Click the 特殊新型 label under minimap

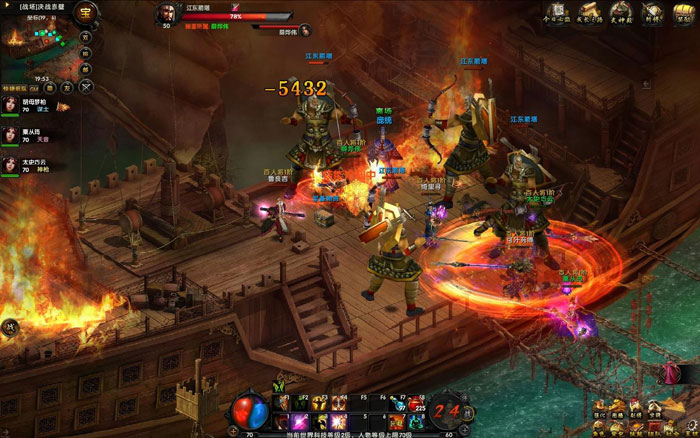(16, 88)
